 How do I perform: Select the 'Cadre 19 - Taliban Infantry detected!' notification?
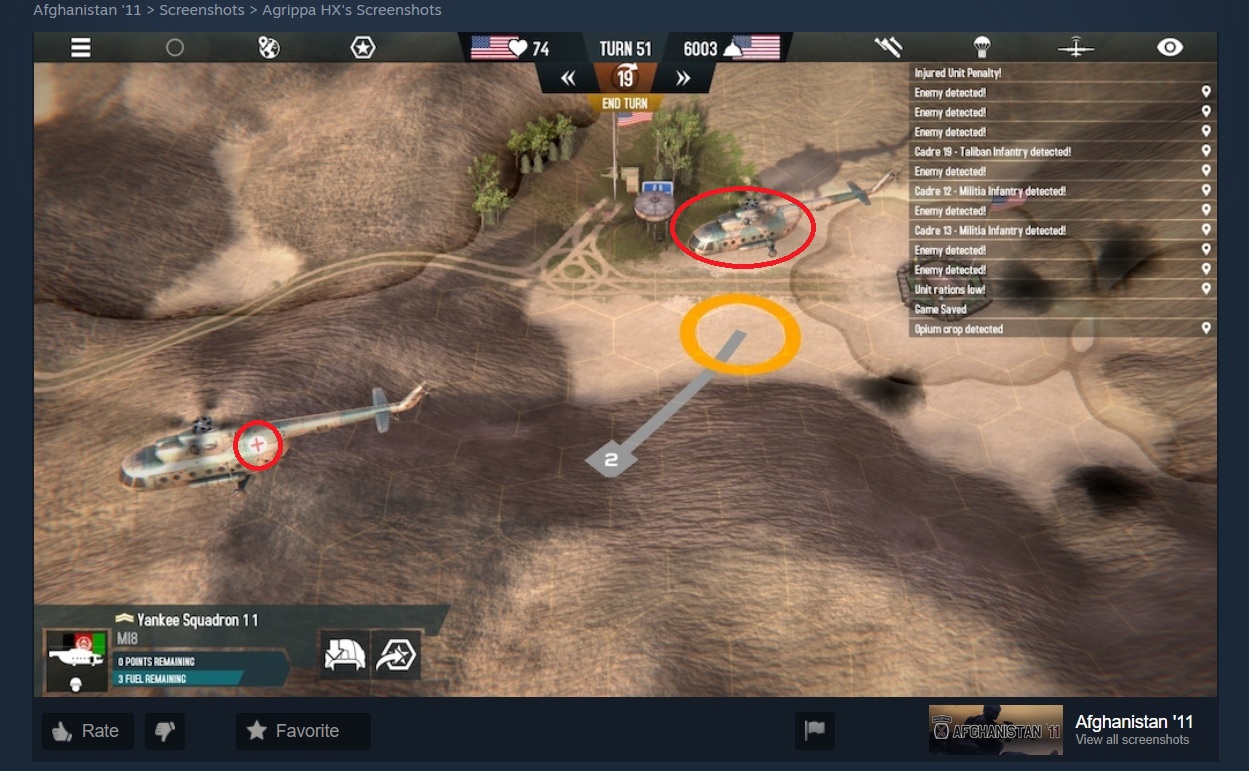coord(1060,152)
